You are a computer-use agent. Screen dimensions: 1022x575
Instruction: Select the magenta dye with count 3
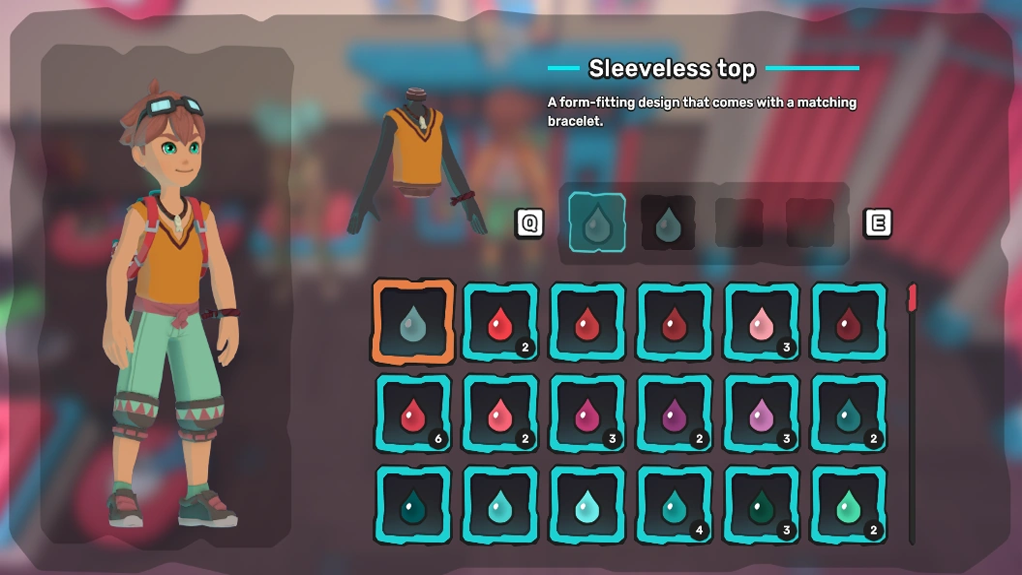(x=587, y=414)
